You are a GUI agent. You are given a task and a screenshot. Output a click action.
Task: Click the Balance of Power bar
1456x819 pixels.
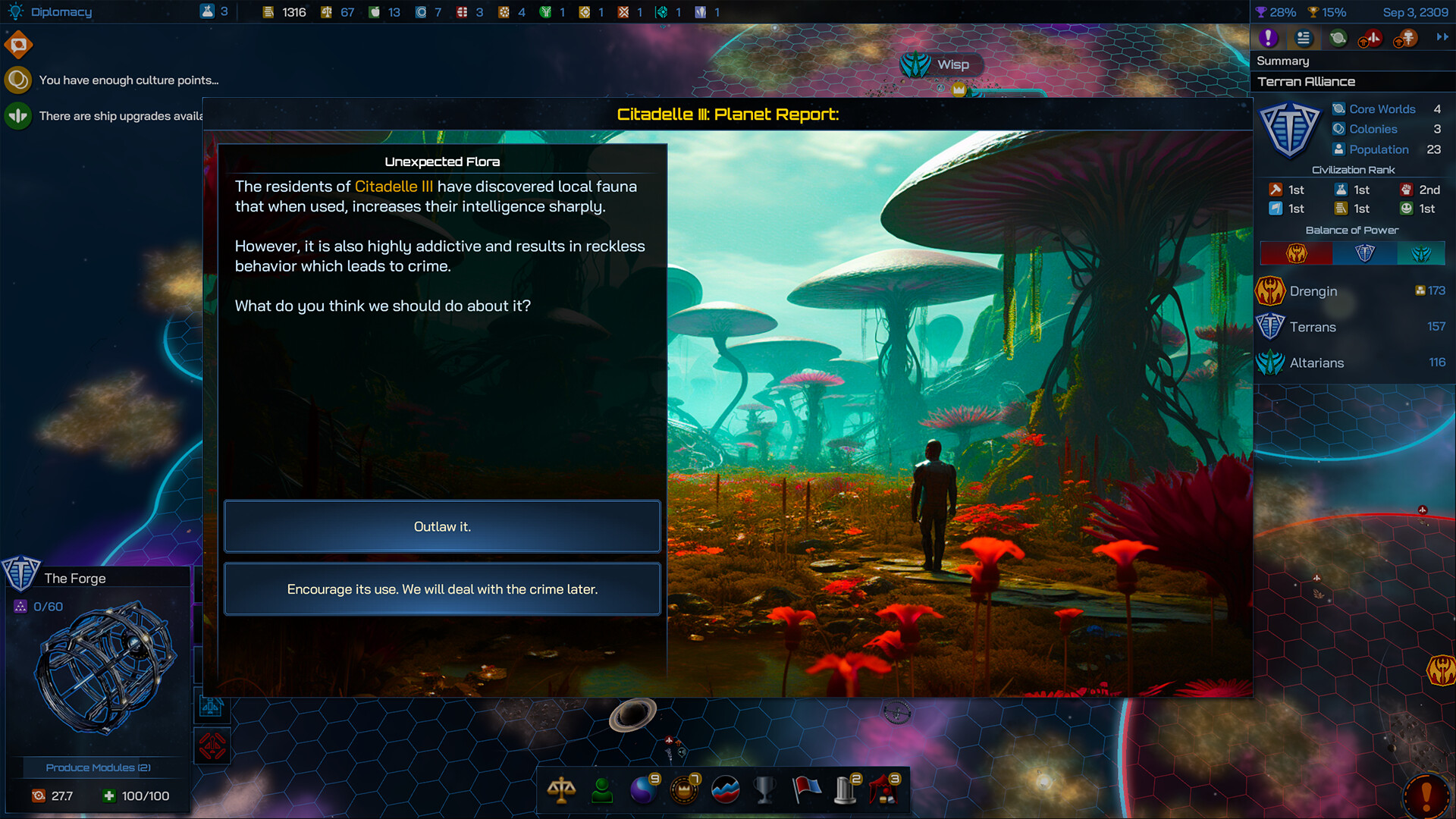coord(1353,253)
